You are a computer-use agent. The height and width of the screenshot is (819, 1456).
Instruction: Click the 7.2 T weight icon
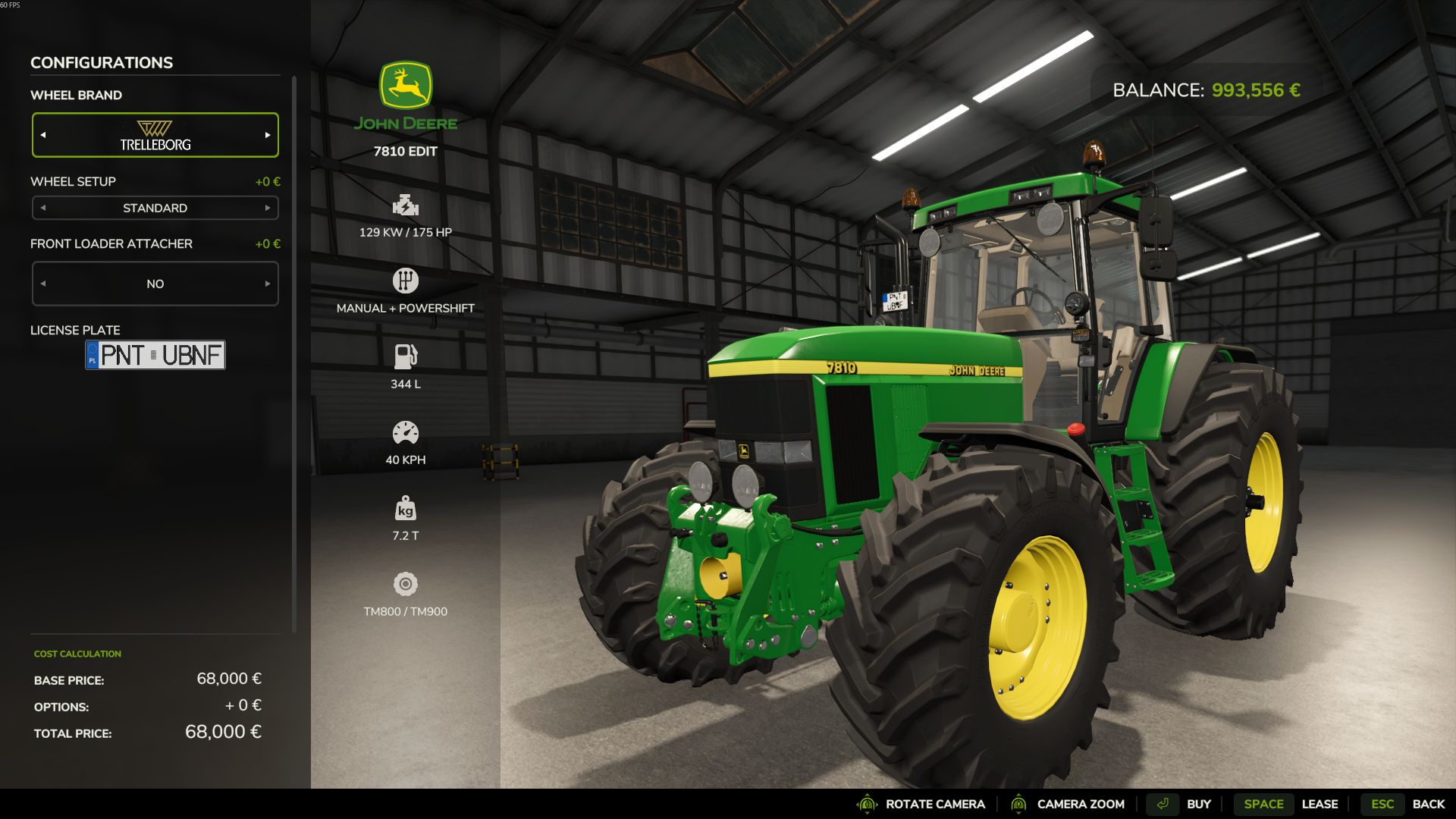(406, 508)
